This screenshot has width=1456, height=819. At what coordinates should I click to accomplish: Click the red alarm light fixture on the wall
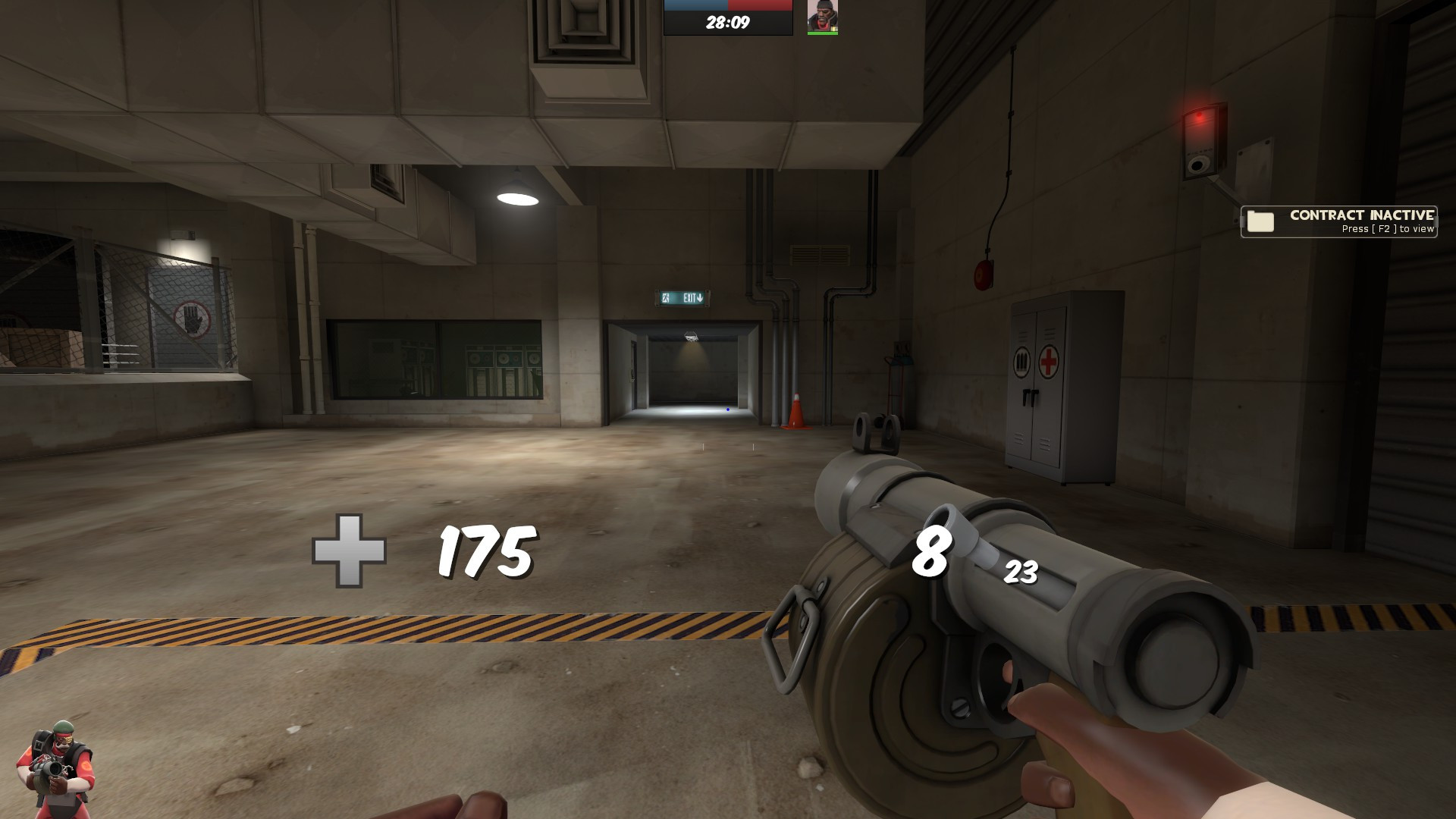1198,114
